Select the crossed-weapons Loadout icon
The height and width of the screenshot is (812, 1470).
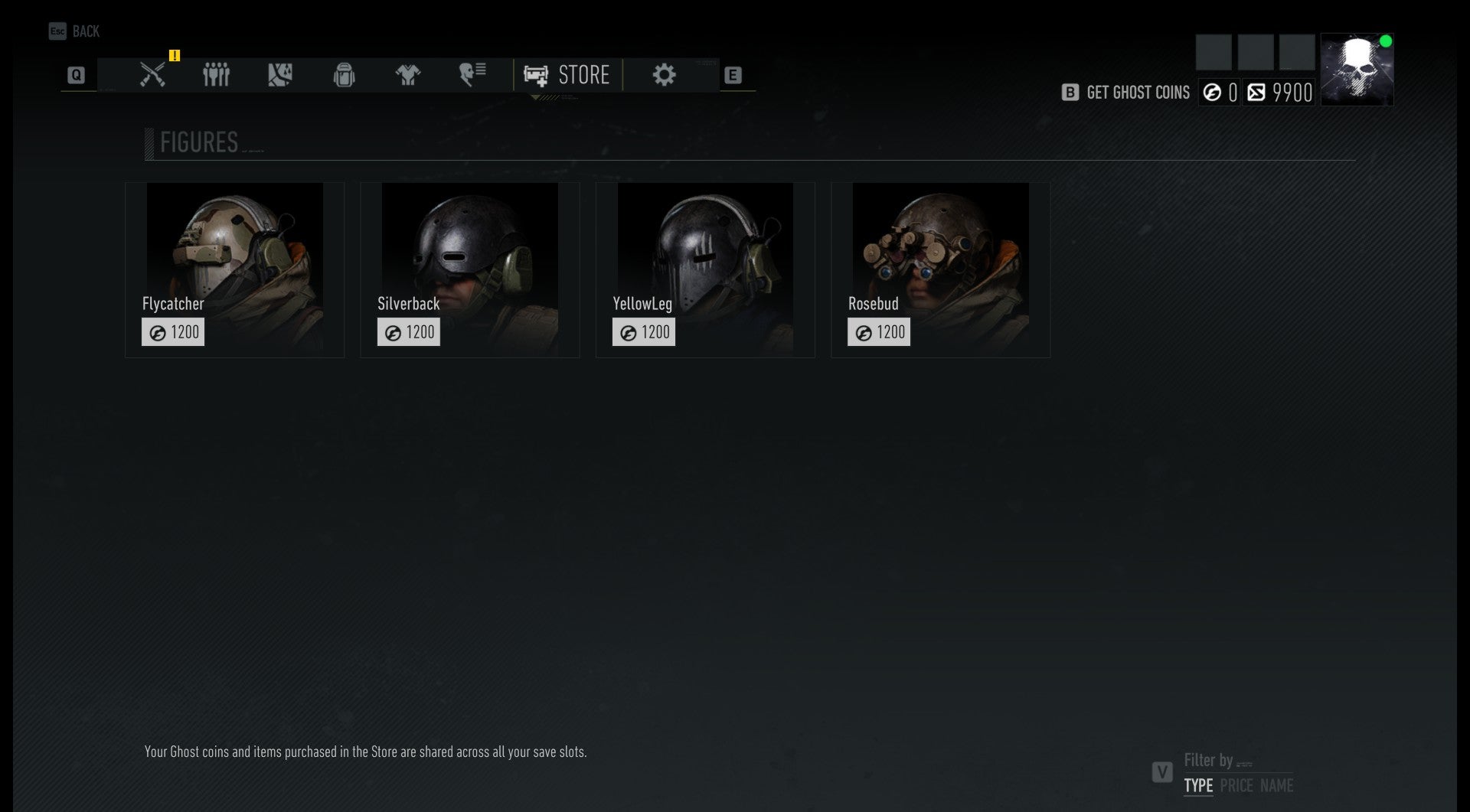(152, 73)
